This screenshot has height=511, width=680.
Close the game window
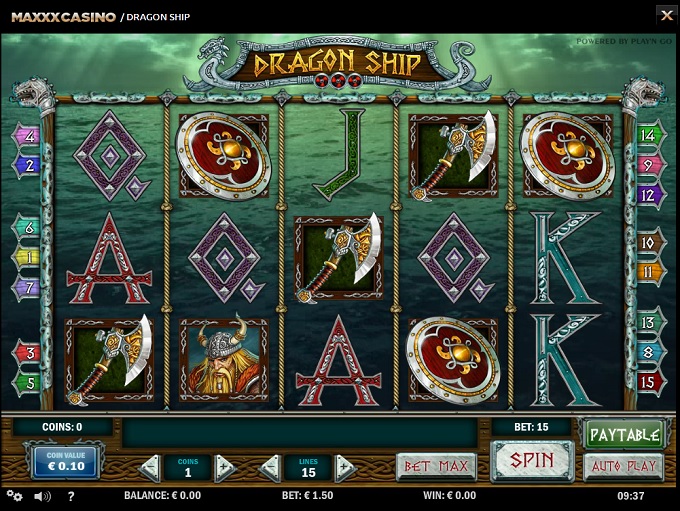(x=667, y=15)
